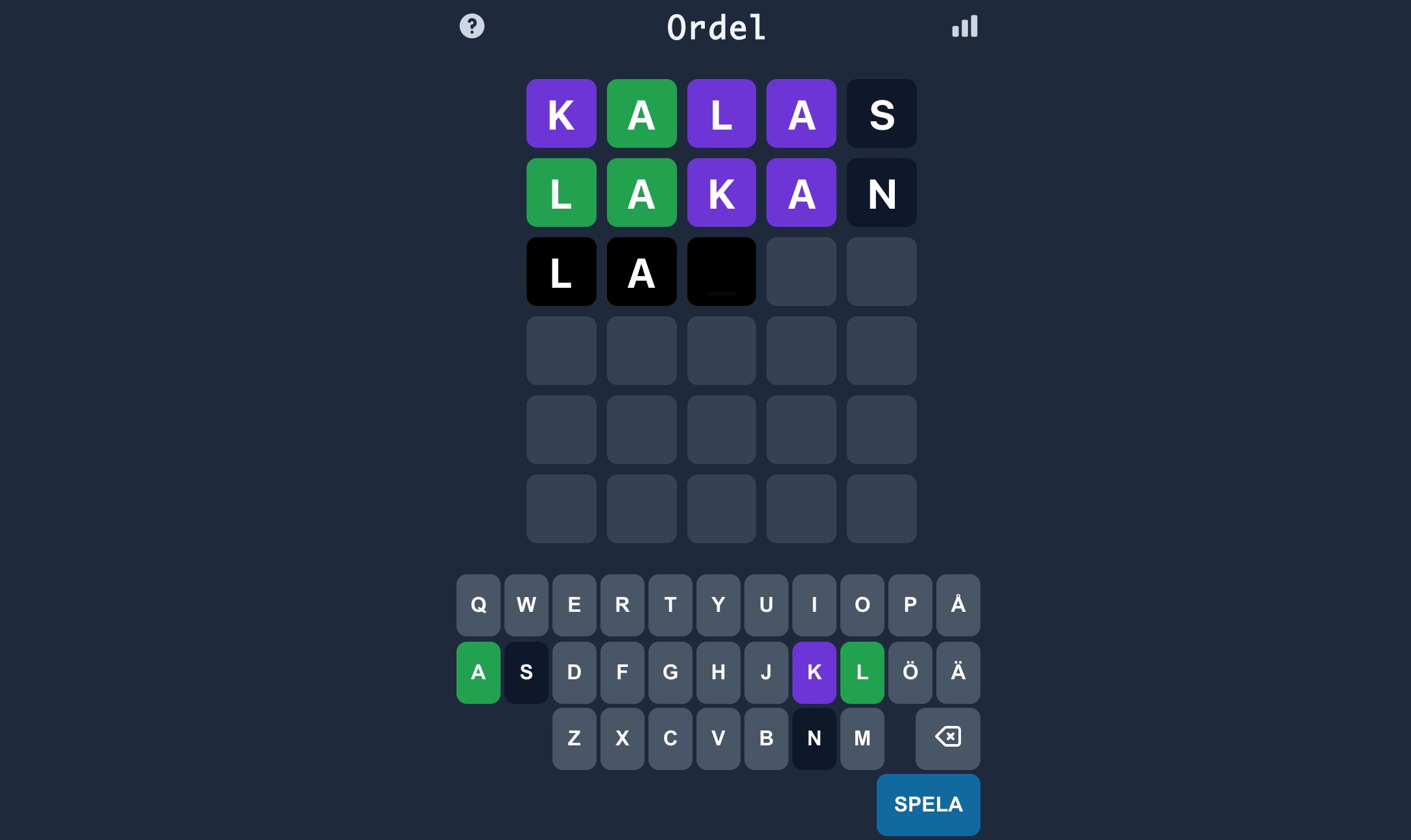1411x840 pixels.
Task: Select the green L key
Action: [x=862, y=673]
